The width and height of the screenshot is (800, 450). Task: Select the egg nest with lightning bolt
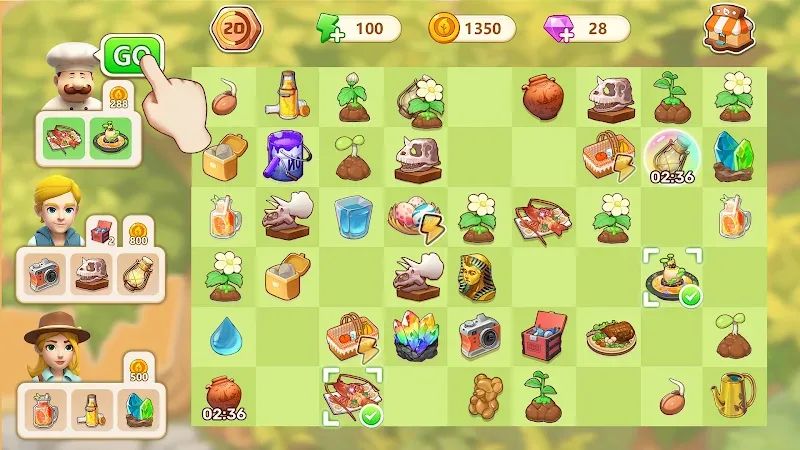412,217
